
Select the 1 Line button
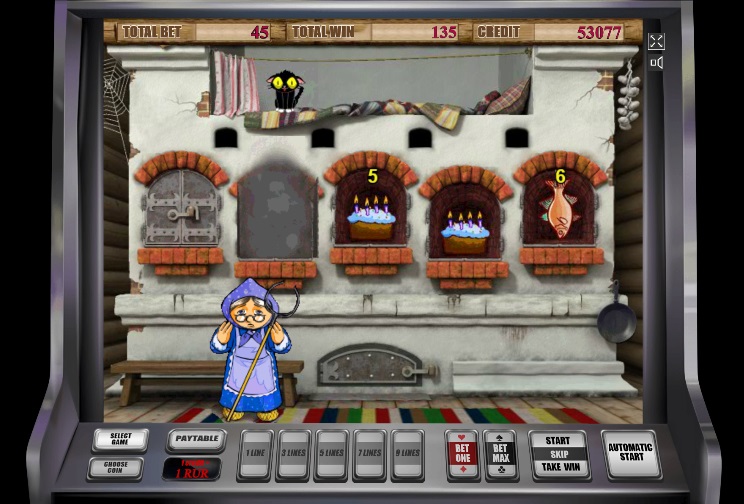[x=256, y=455]
